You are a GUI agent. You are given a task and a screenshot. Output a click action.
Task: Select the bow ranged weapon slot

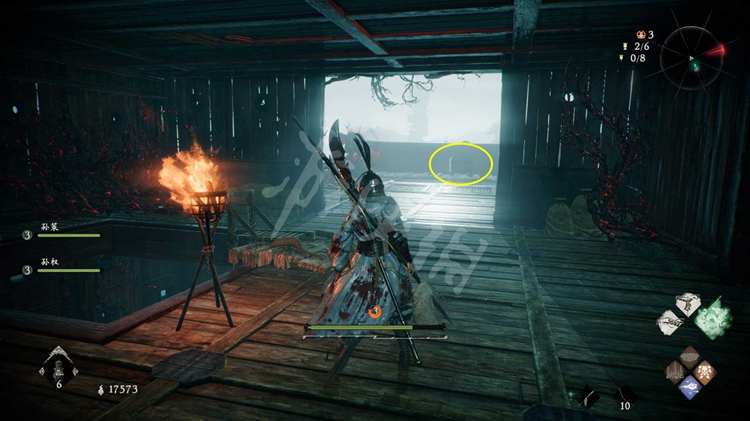590,397
